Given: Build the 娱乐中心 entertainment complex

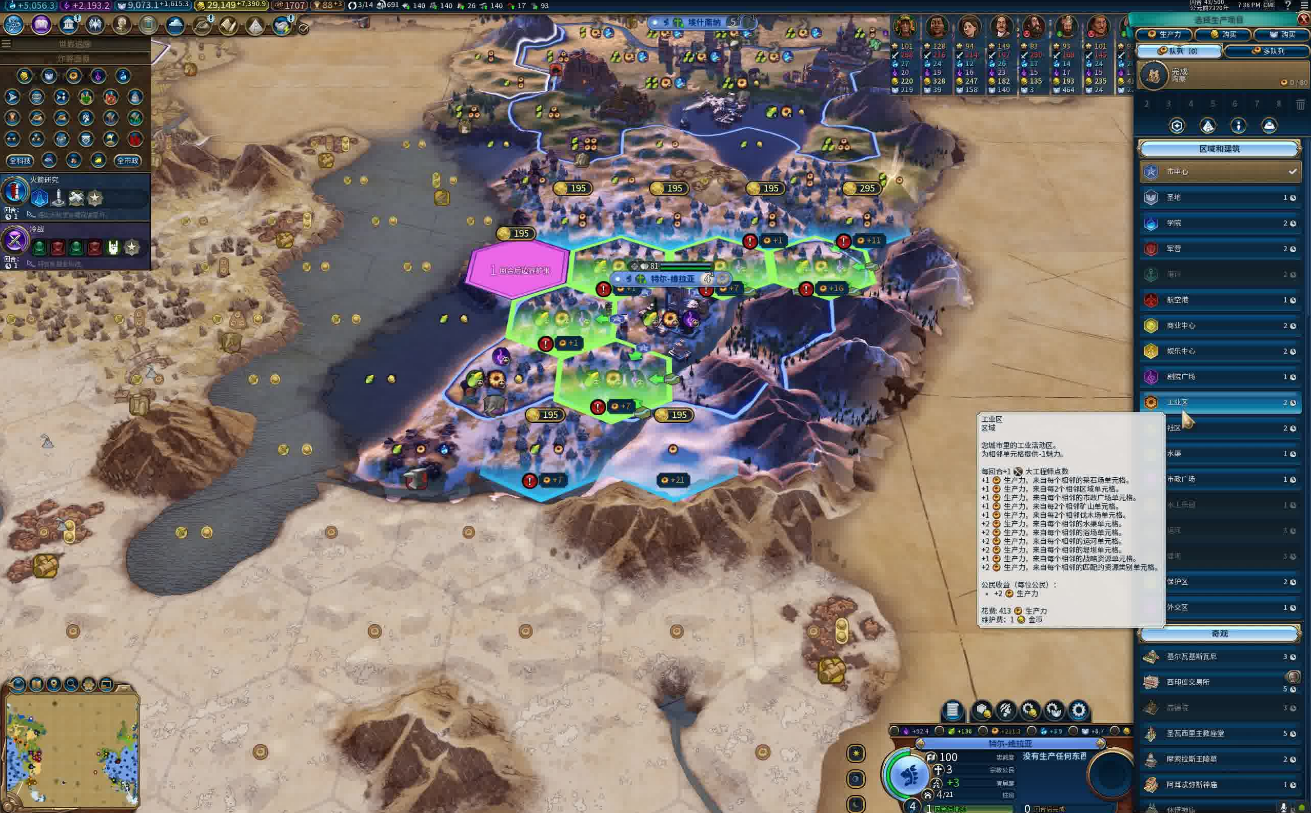Looking at the screenshot, I should point(1220,351).
